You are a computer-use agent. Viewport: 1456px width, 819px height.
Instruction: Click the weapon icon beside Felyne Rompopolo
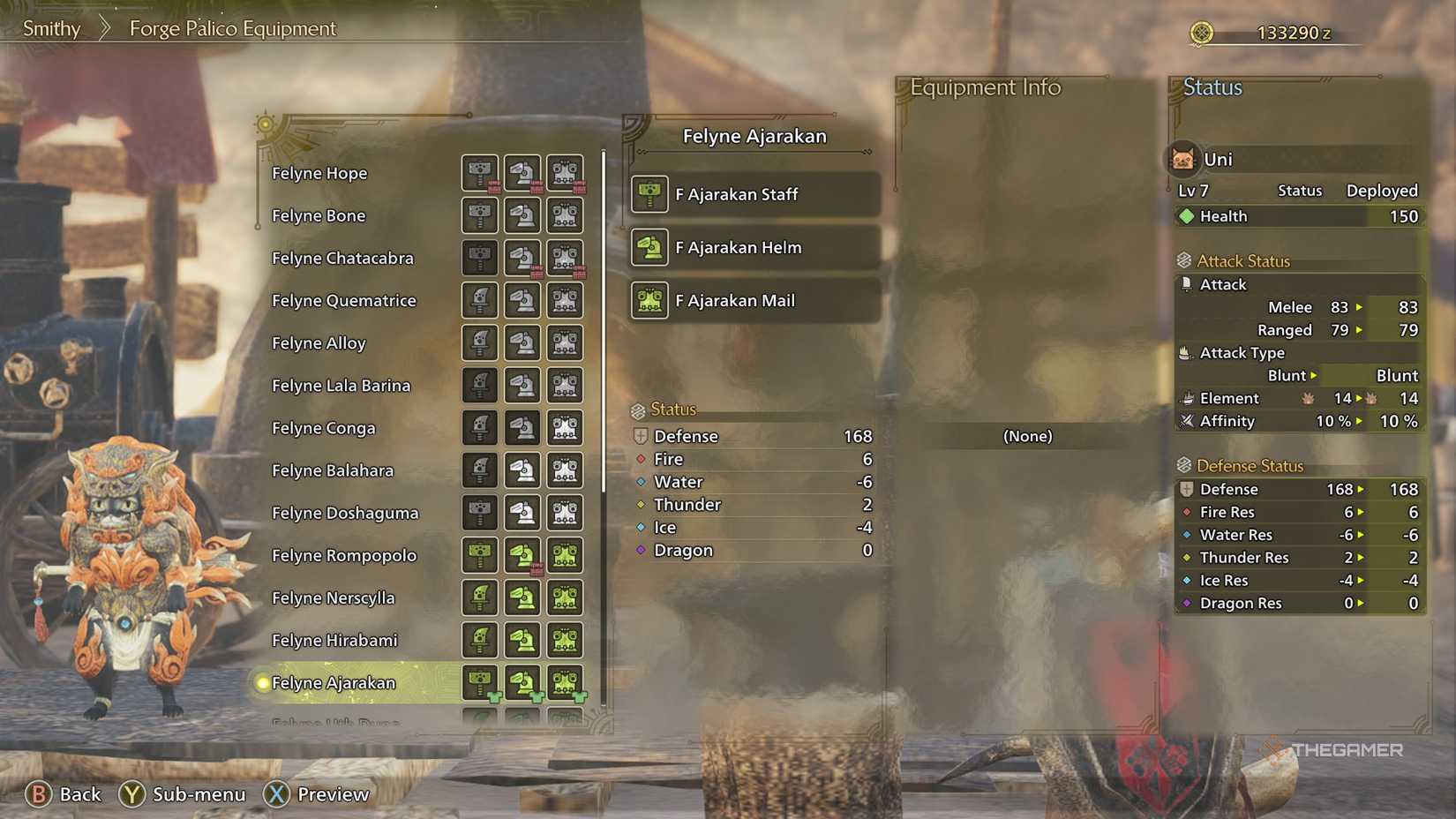click(x=479, y=555)
